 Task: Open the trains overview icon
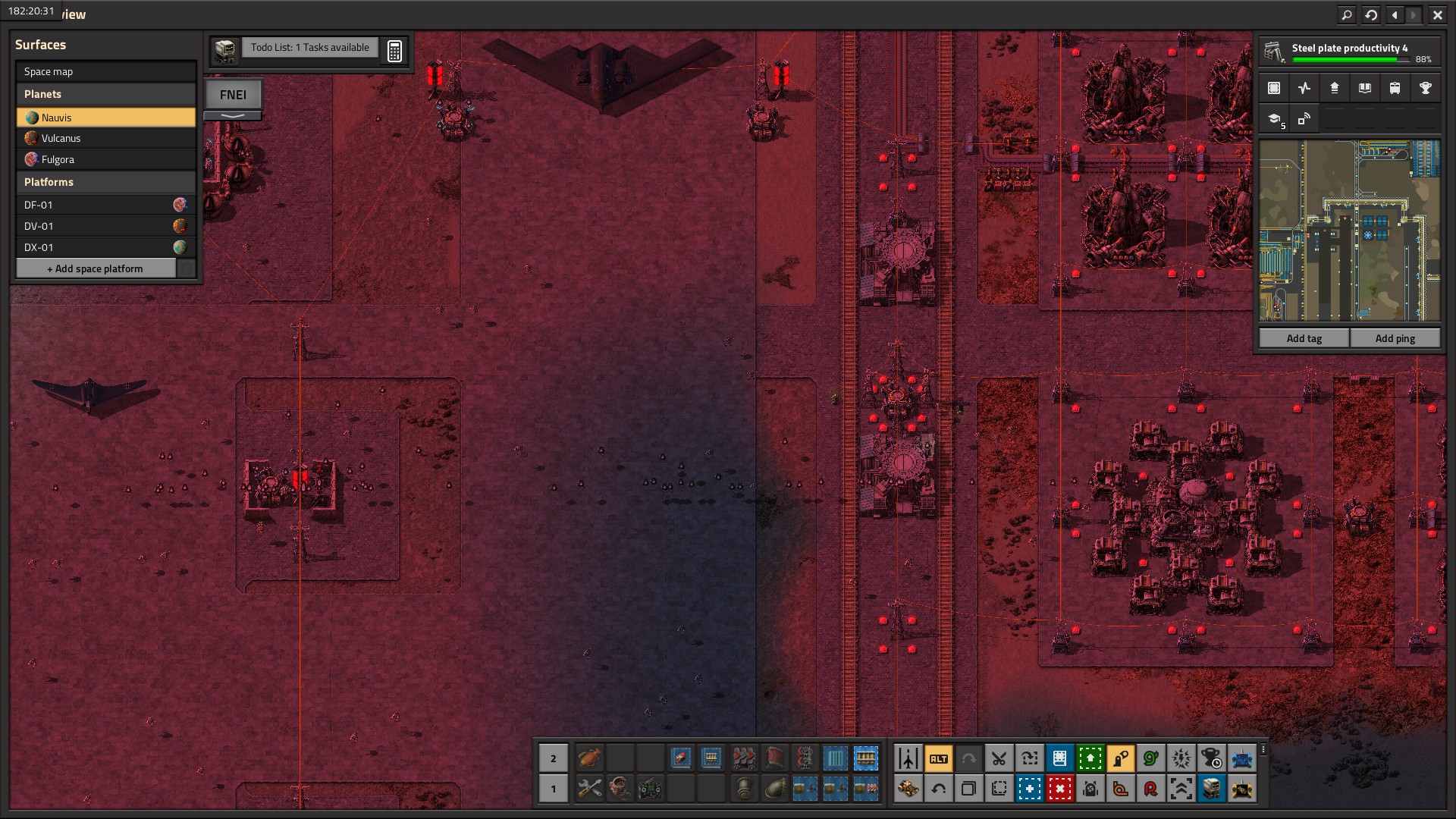(1395, 88)
